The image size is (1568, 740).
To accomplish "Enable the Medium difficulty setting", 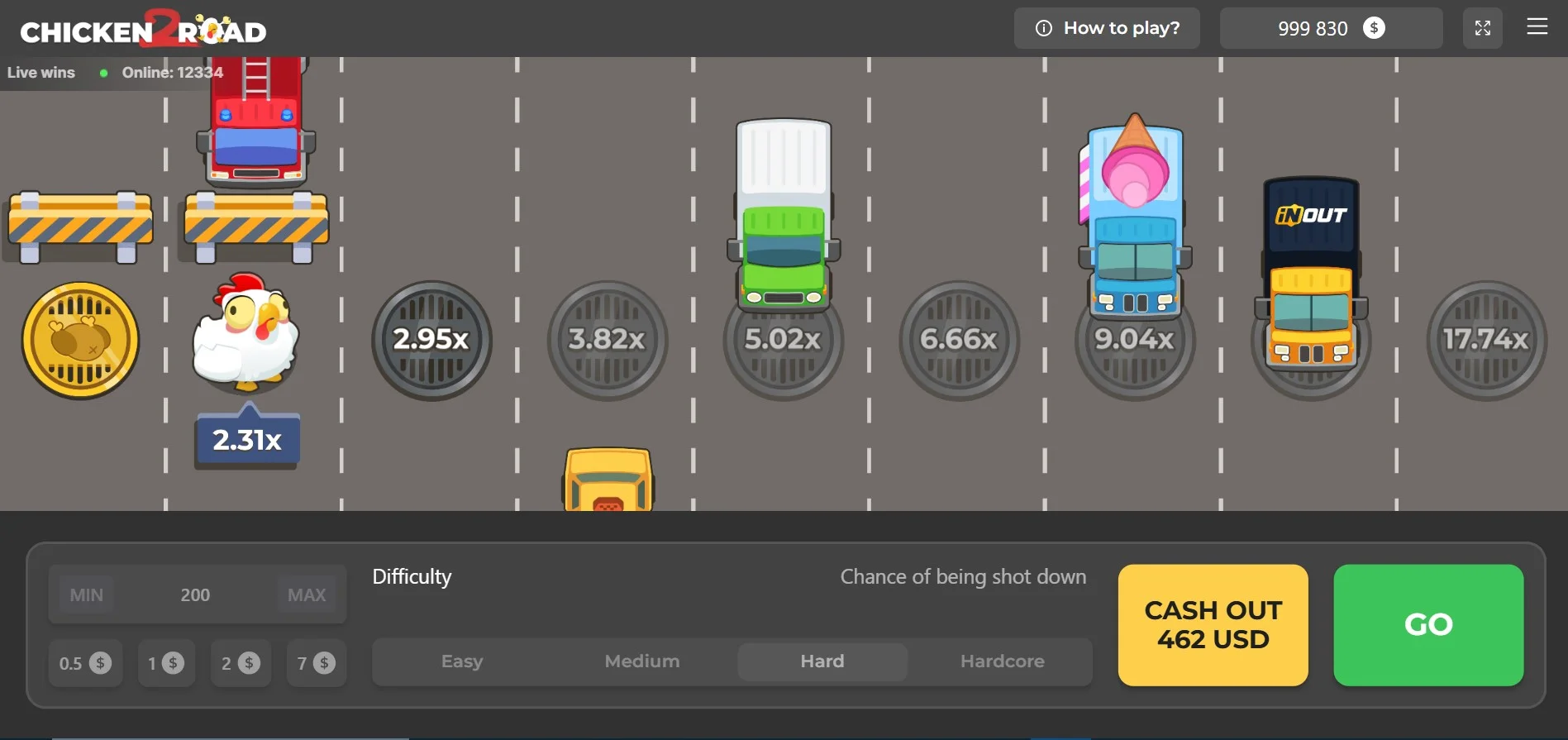I will point(641,661).
